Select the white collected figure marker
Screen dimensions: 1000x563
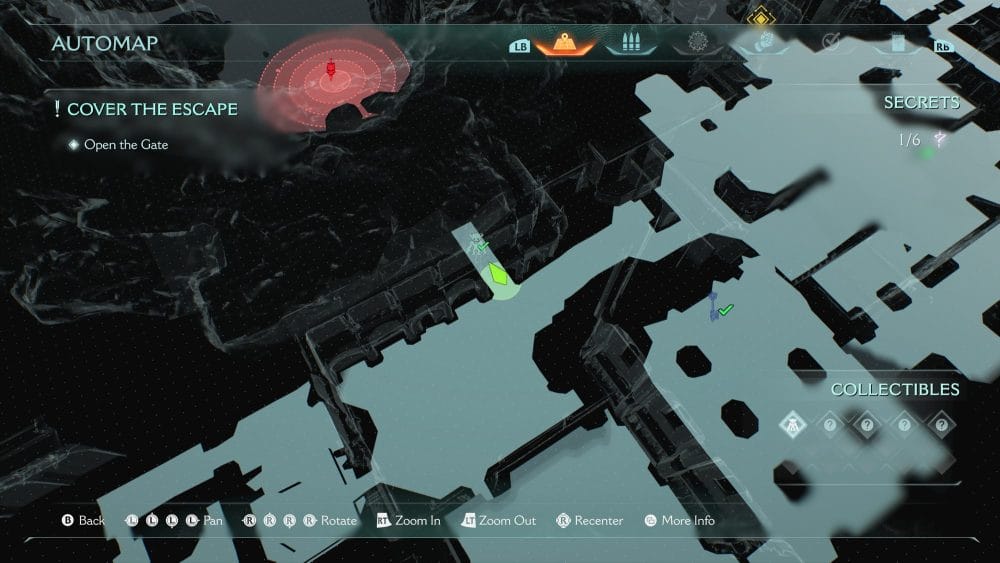point(476,242)
